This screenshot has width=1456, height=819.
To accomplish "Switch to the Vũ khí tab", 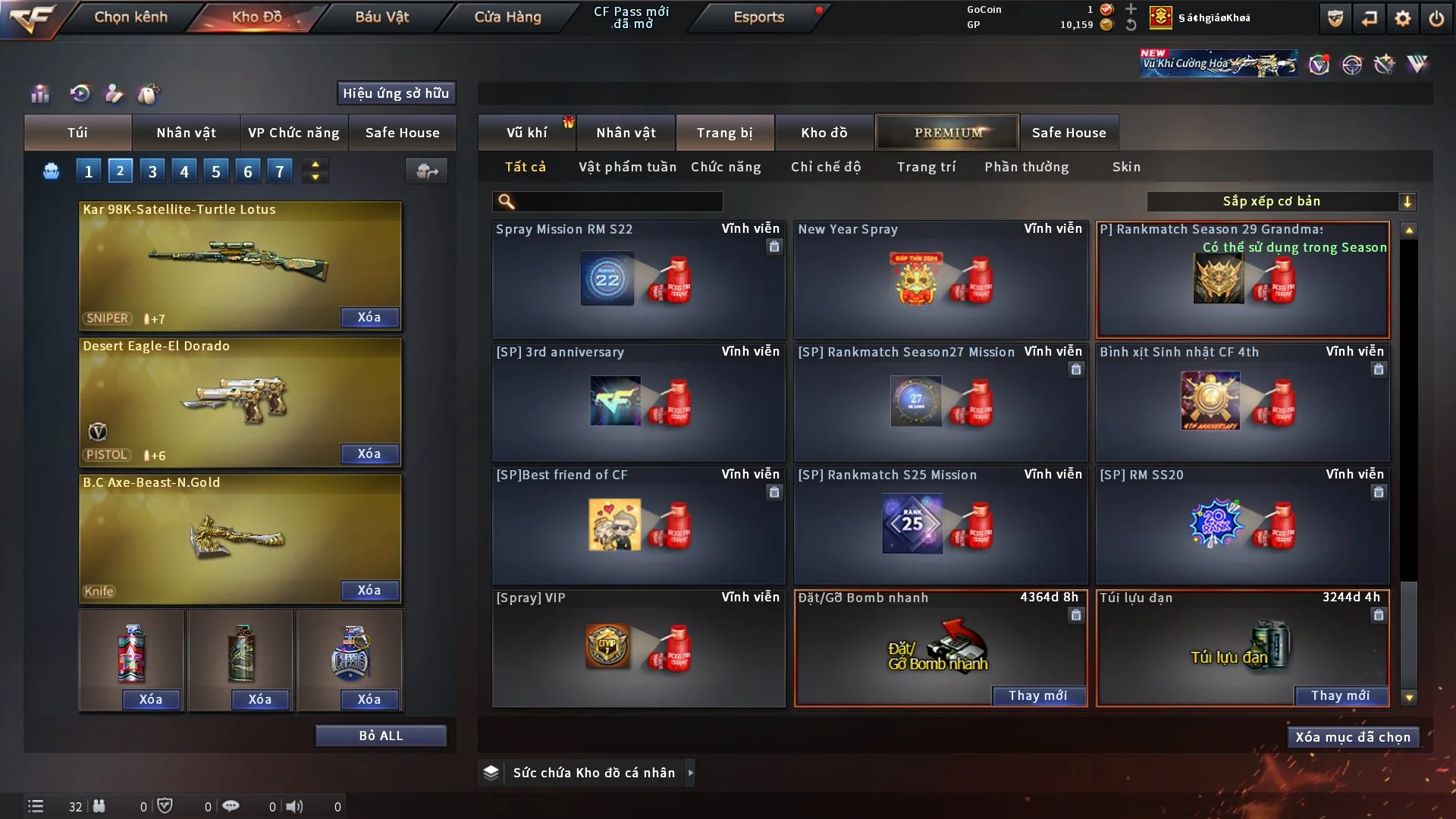I will 526,133.
